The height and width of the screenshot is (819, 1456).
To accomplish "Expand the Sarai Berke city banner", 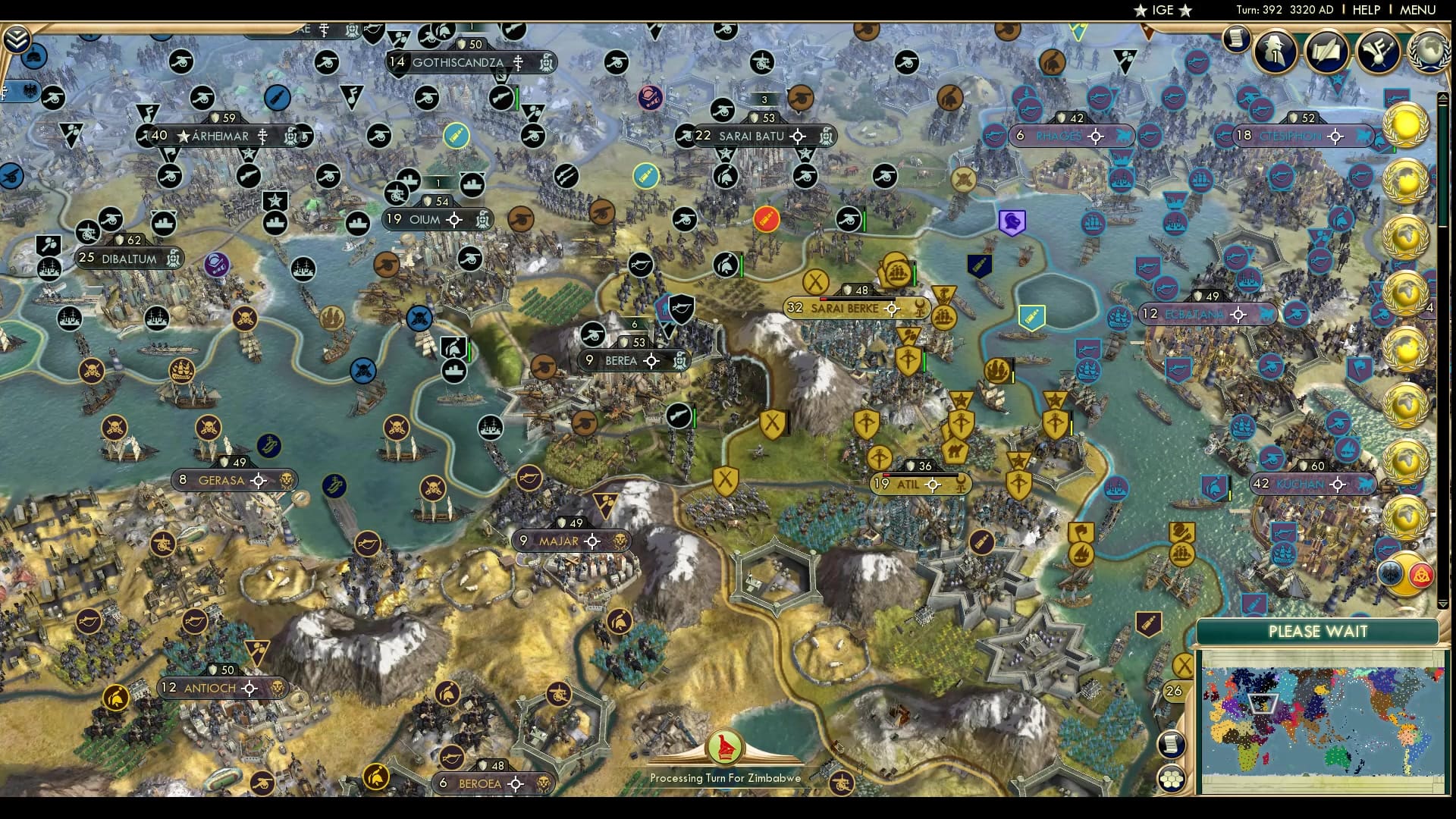I will 857,308.
